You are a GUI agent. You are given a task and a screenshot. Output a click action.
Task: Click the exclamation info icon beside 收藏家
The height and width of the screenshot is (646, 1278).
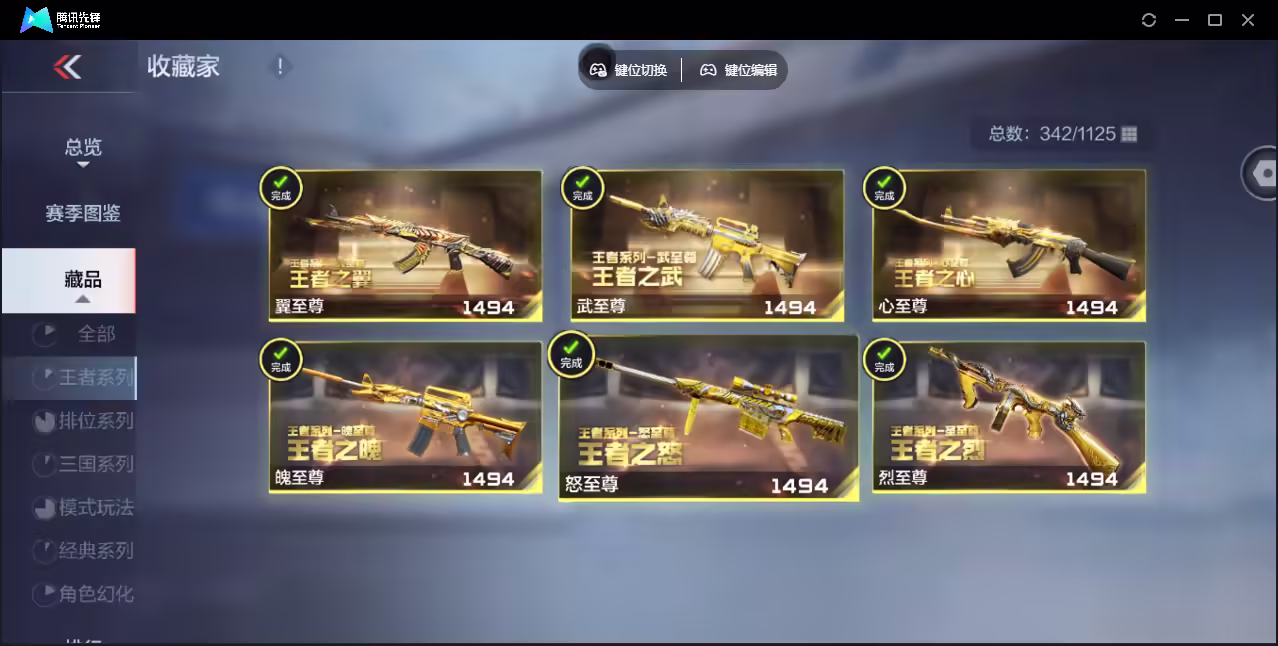pyautogui.click(x=280, y=67)
